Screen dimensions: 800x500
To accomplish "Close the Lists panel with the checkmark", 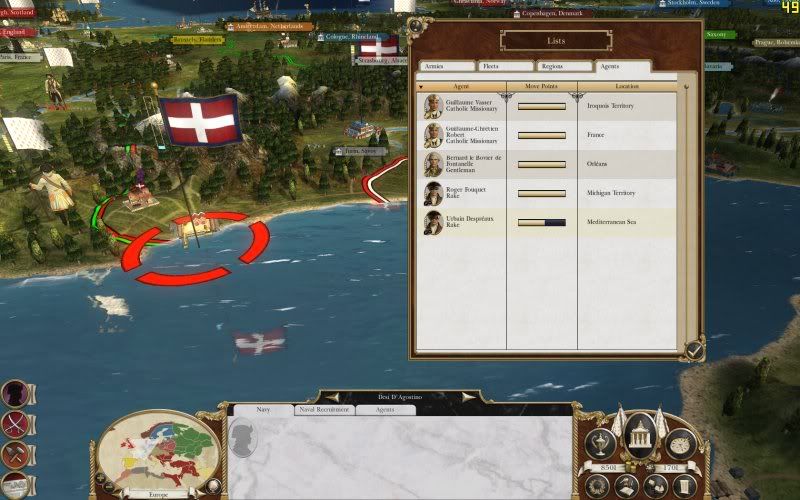I will pyautogui.click(x=693, y=348).
